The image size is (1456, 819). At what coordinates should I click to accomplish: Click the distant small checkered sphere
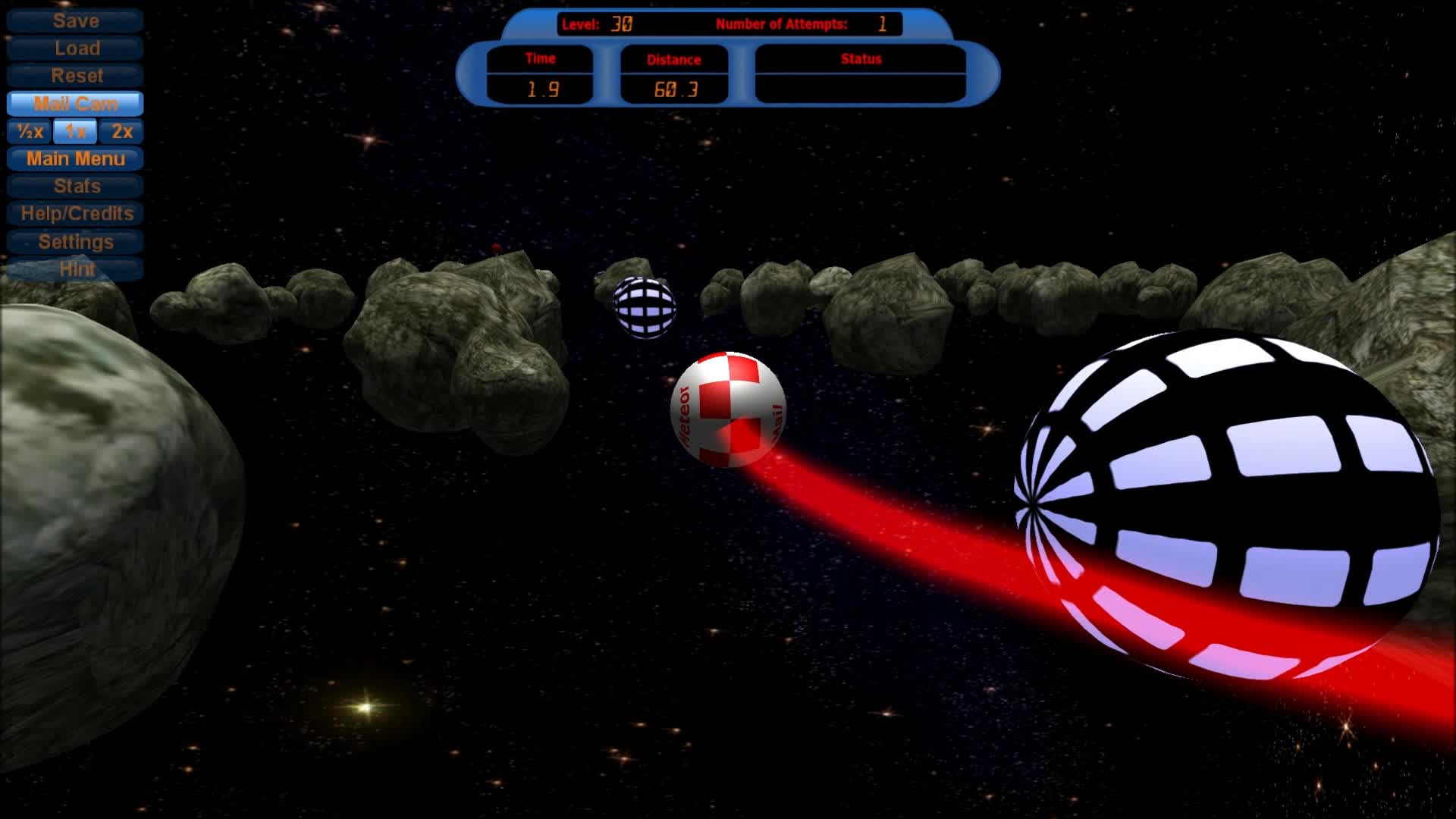click(643, 306)
